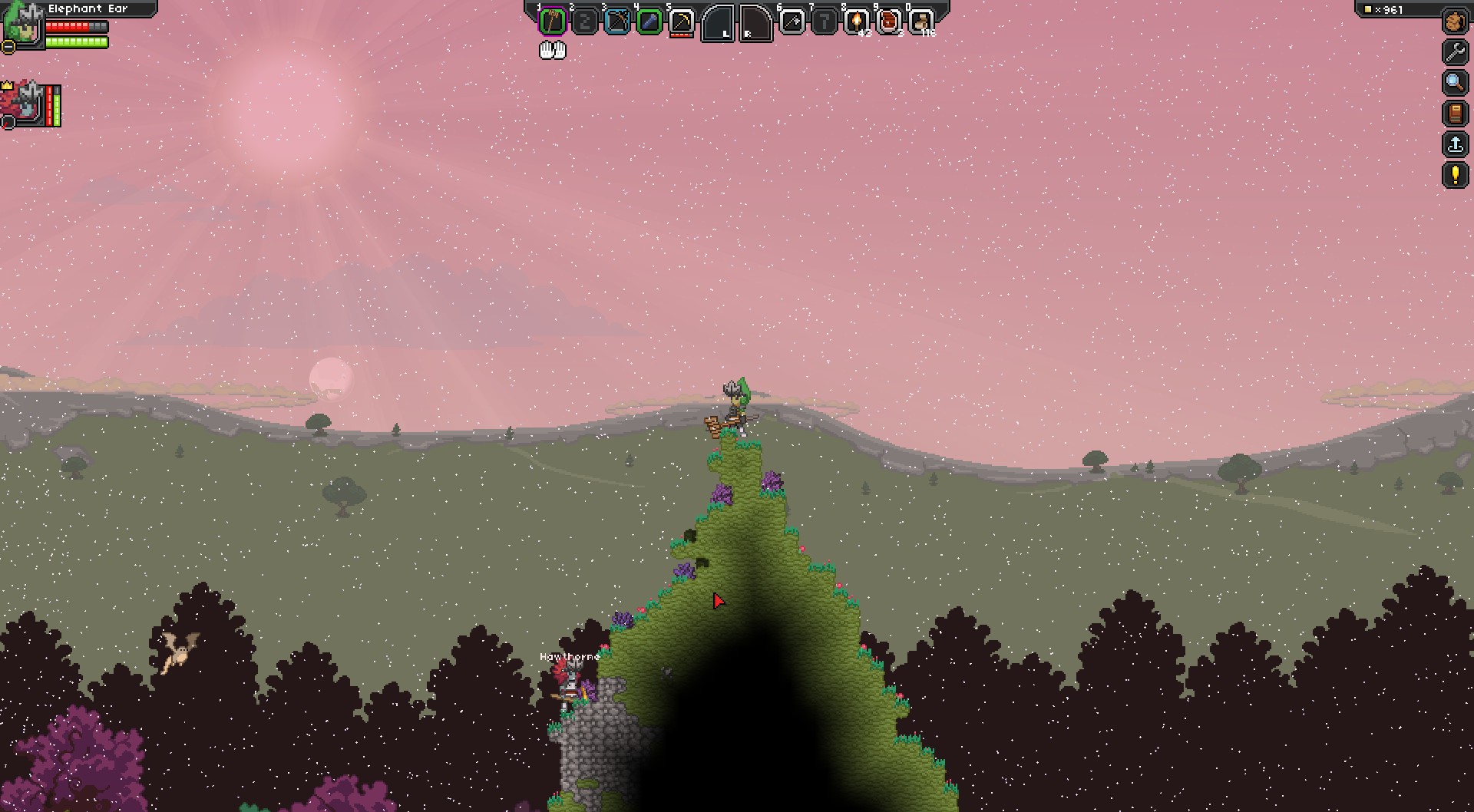Select the bow in hotbar slot 3
This screenshot has width=1474, height=812.
coord(616,21)
